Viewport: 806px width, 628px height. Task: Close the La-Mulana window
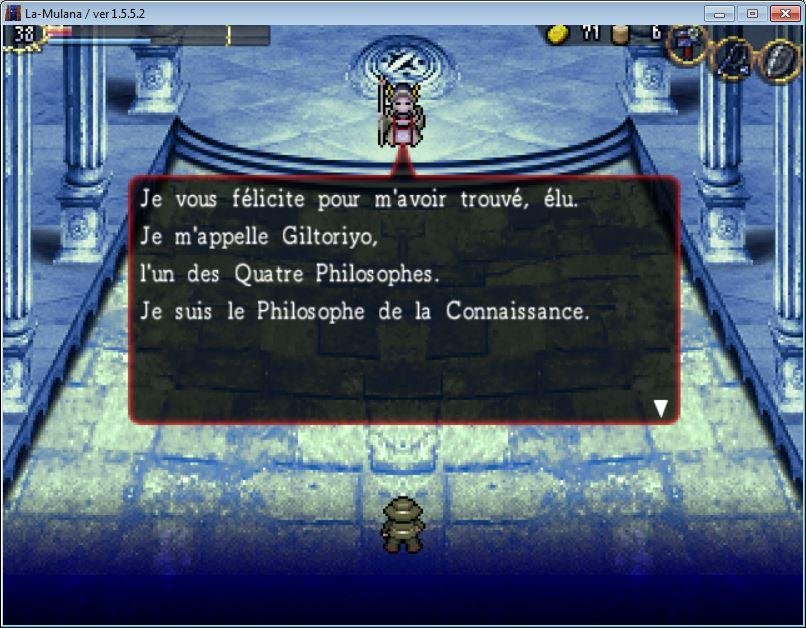tap(783, 13)
